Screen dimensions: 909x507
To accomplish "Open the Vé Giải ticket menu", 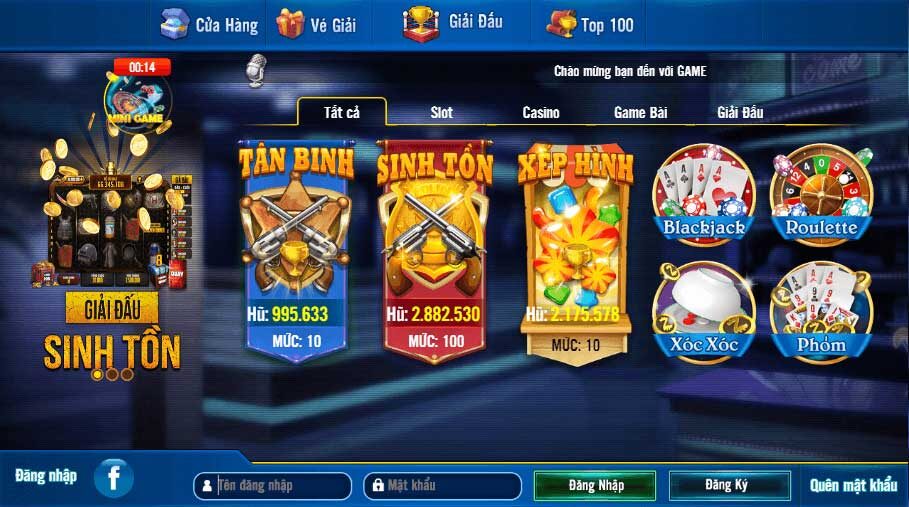I will pos(316,24).
